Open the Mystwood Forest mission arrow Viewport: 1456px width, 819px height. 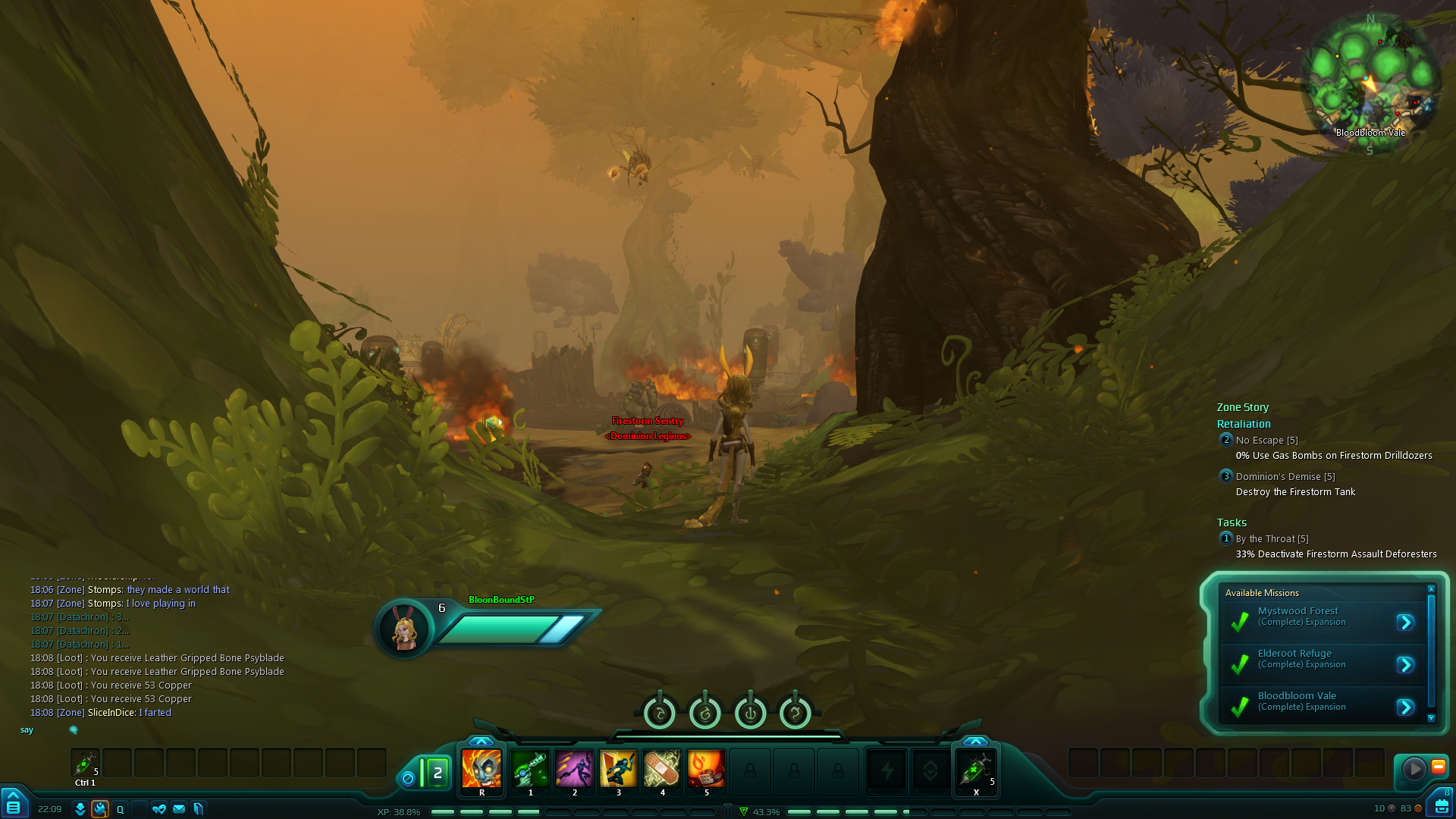click(1405, 623)
